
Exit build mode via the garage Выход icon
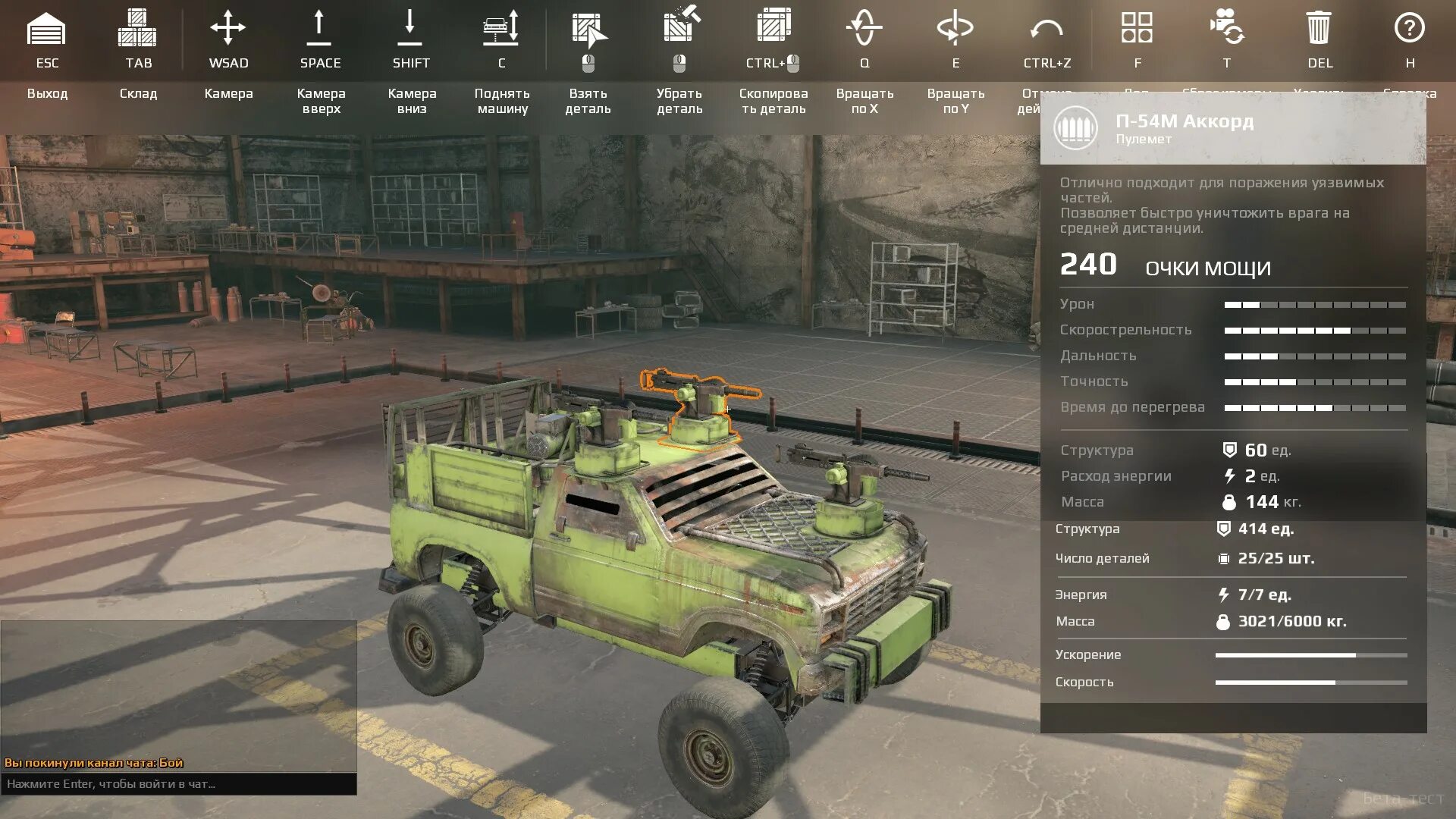(x=46, y=29)
